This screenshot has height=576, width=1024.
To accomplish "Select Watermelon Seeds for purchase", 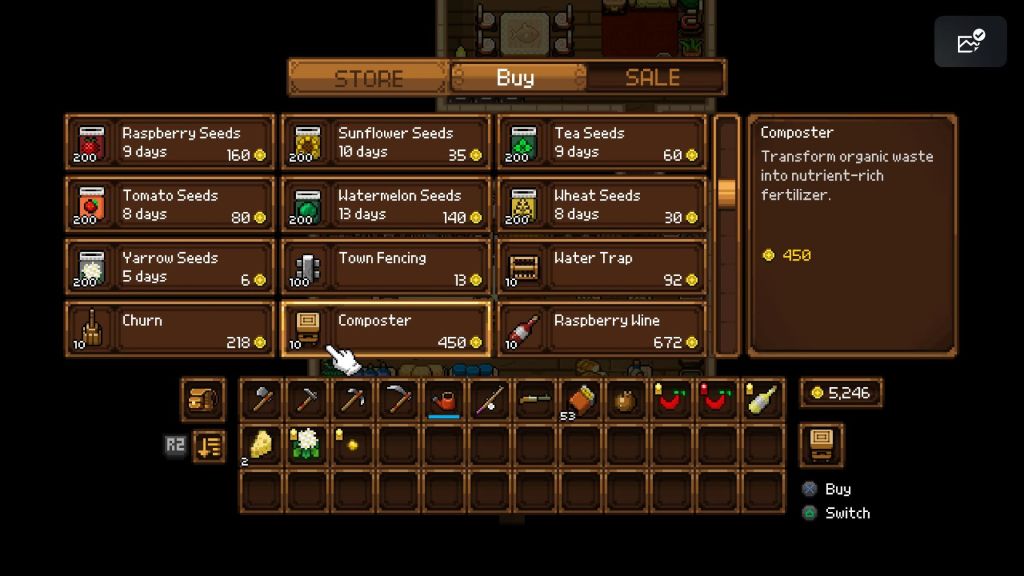I will point(386,205).
